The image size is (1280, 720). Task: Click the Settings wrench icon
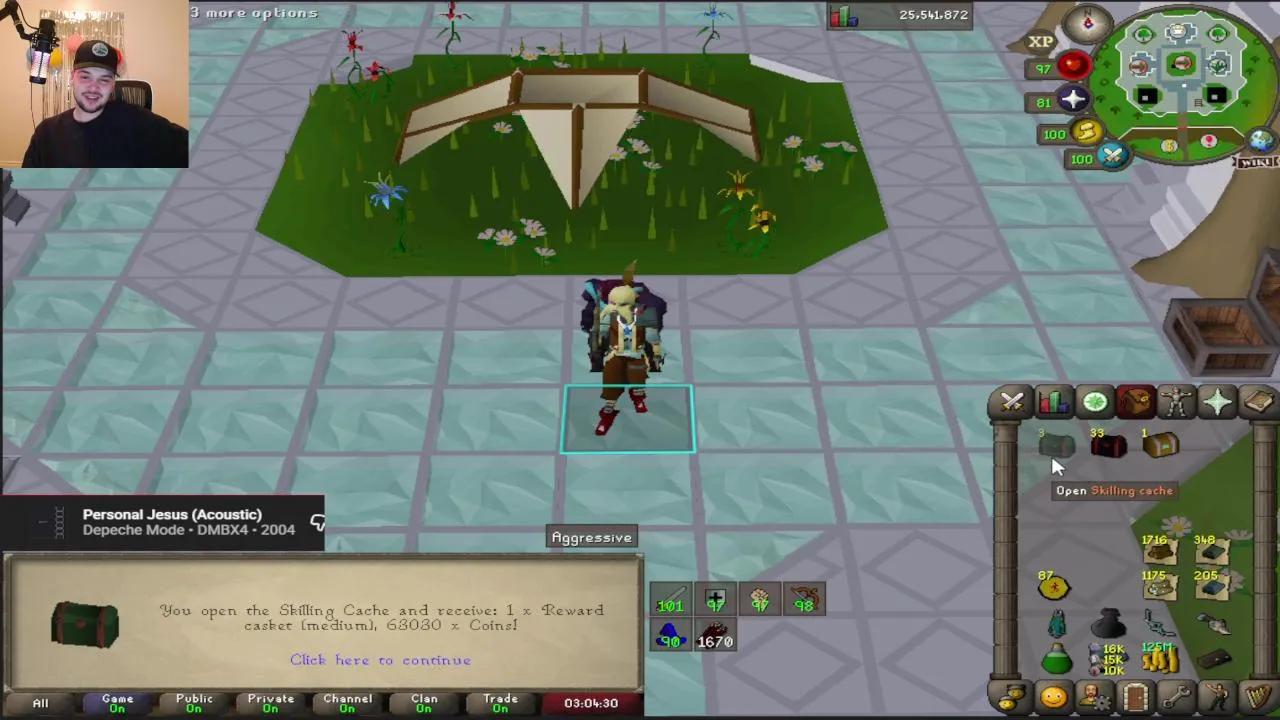coord(1176,697)
